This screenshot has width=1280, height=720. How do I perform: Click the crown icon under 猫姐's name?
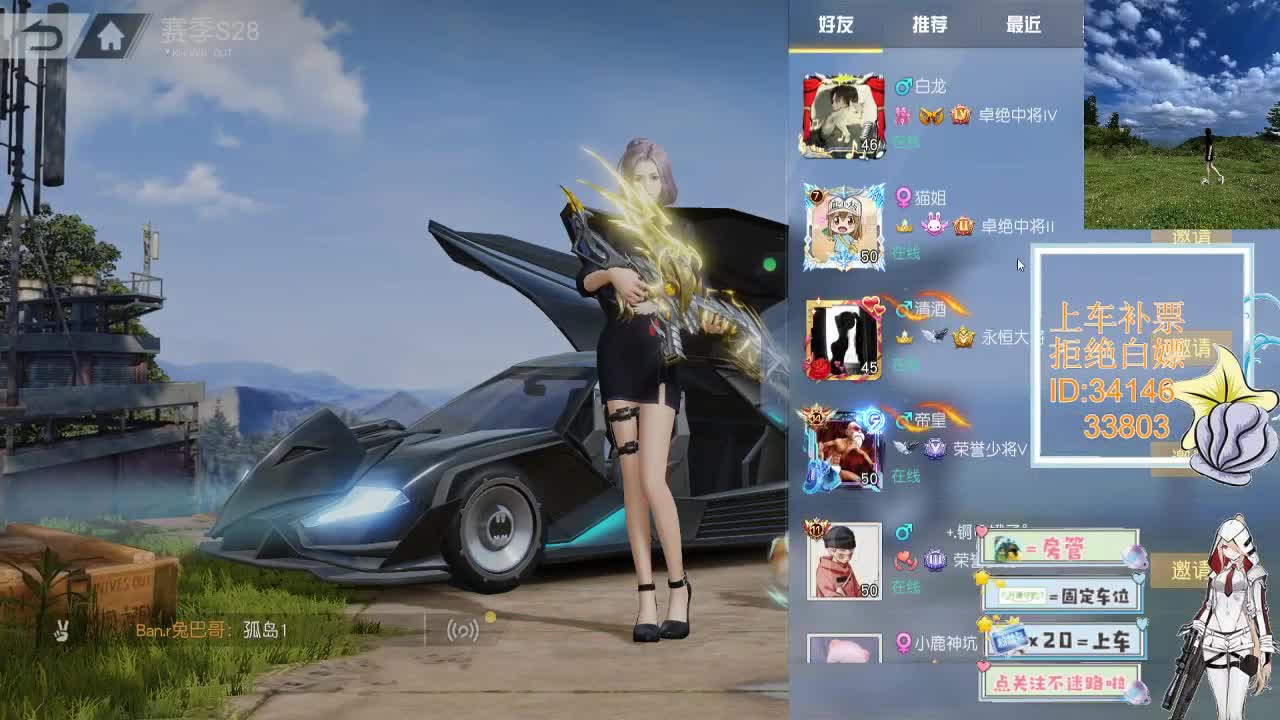click(x=905, y=230)
